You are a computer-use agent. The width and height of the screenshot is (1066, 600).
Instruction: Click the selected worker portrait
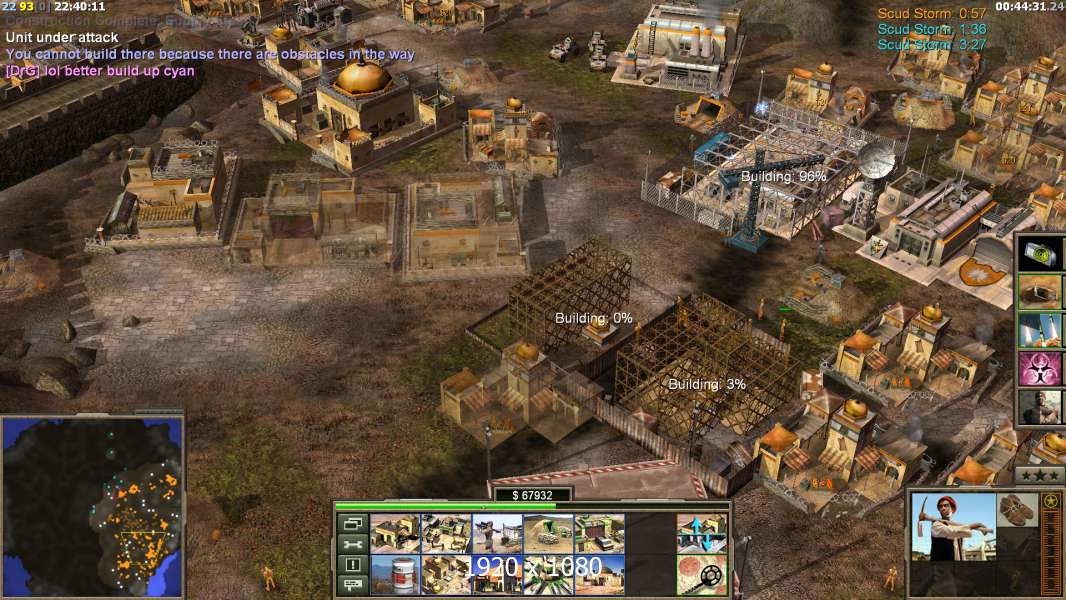point(953,526)
